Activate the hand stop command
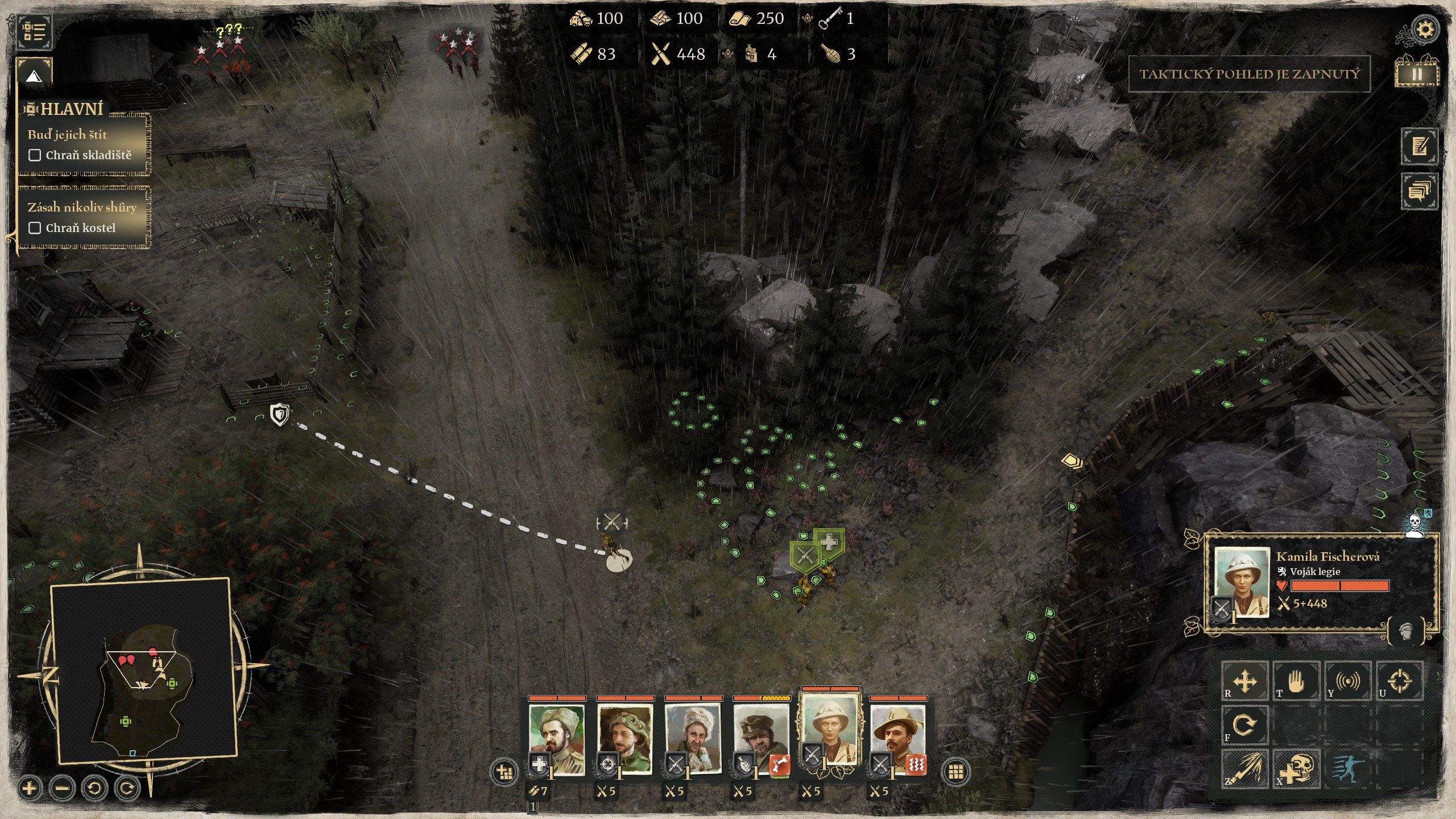Screen dimensions: 1456x819 point(1296,681)
